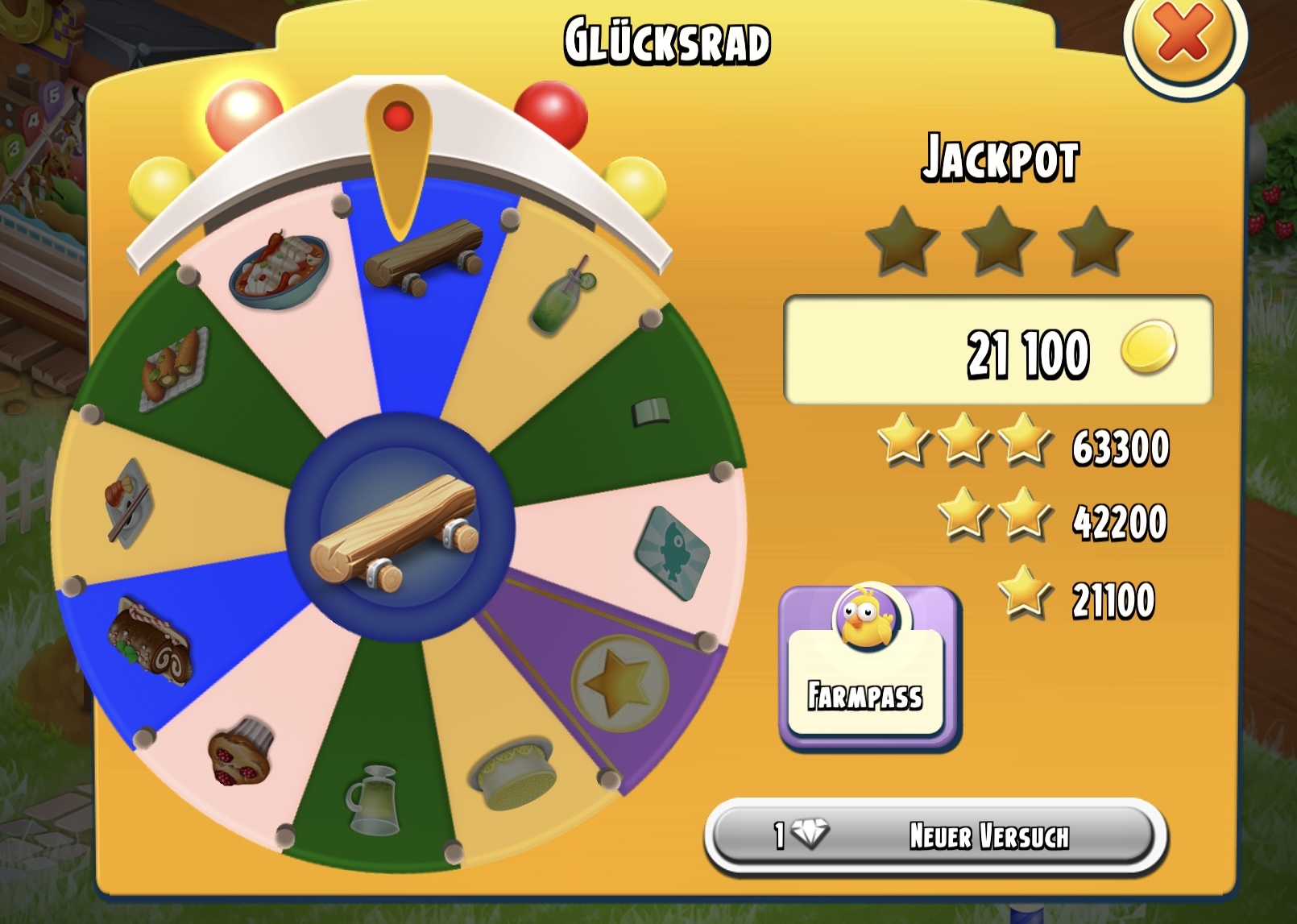Open the Farmpass panel
1297x924 pixels.
point(868,668)
